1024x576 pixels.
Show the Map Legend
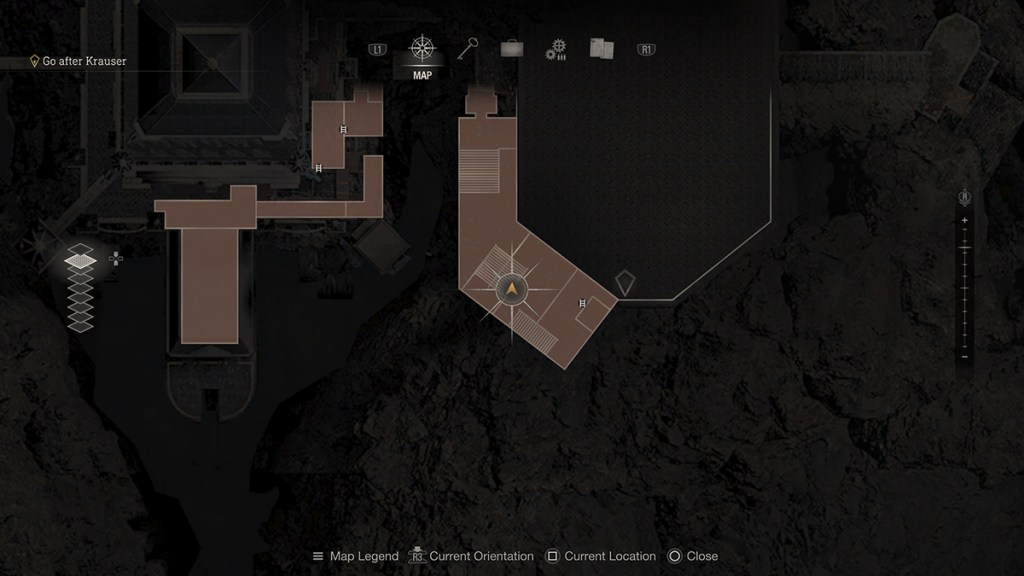(355, 556)
